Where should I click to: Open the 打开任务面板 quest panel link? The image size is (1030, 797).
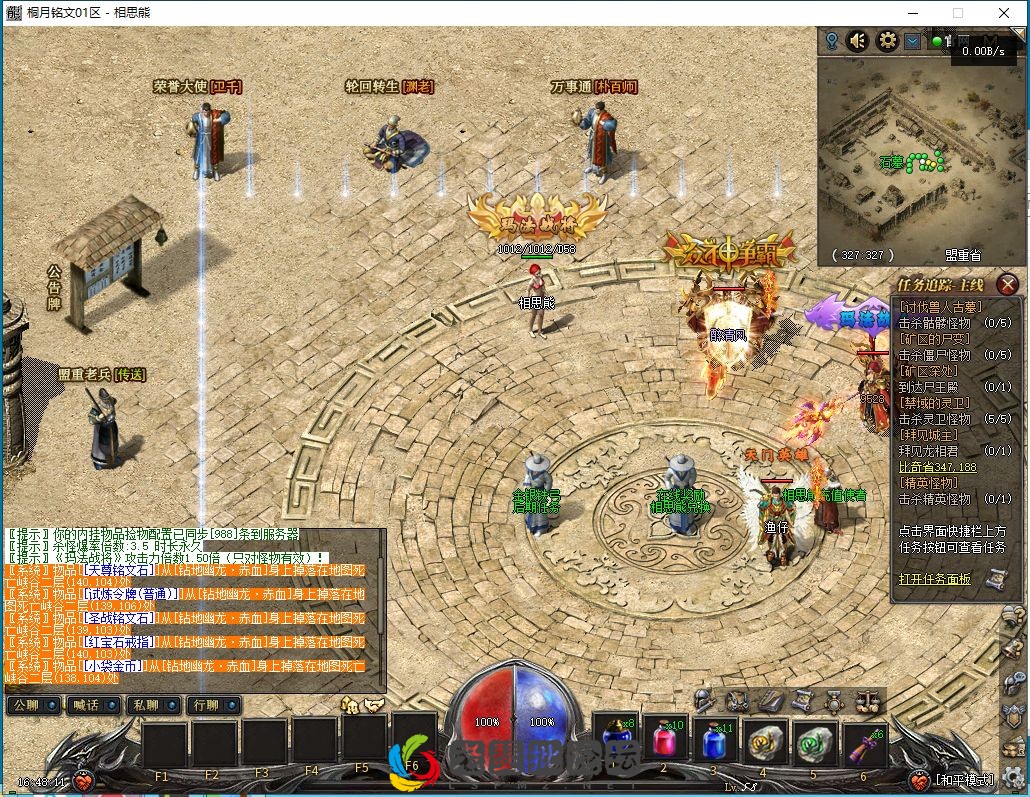click(934, 579)
